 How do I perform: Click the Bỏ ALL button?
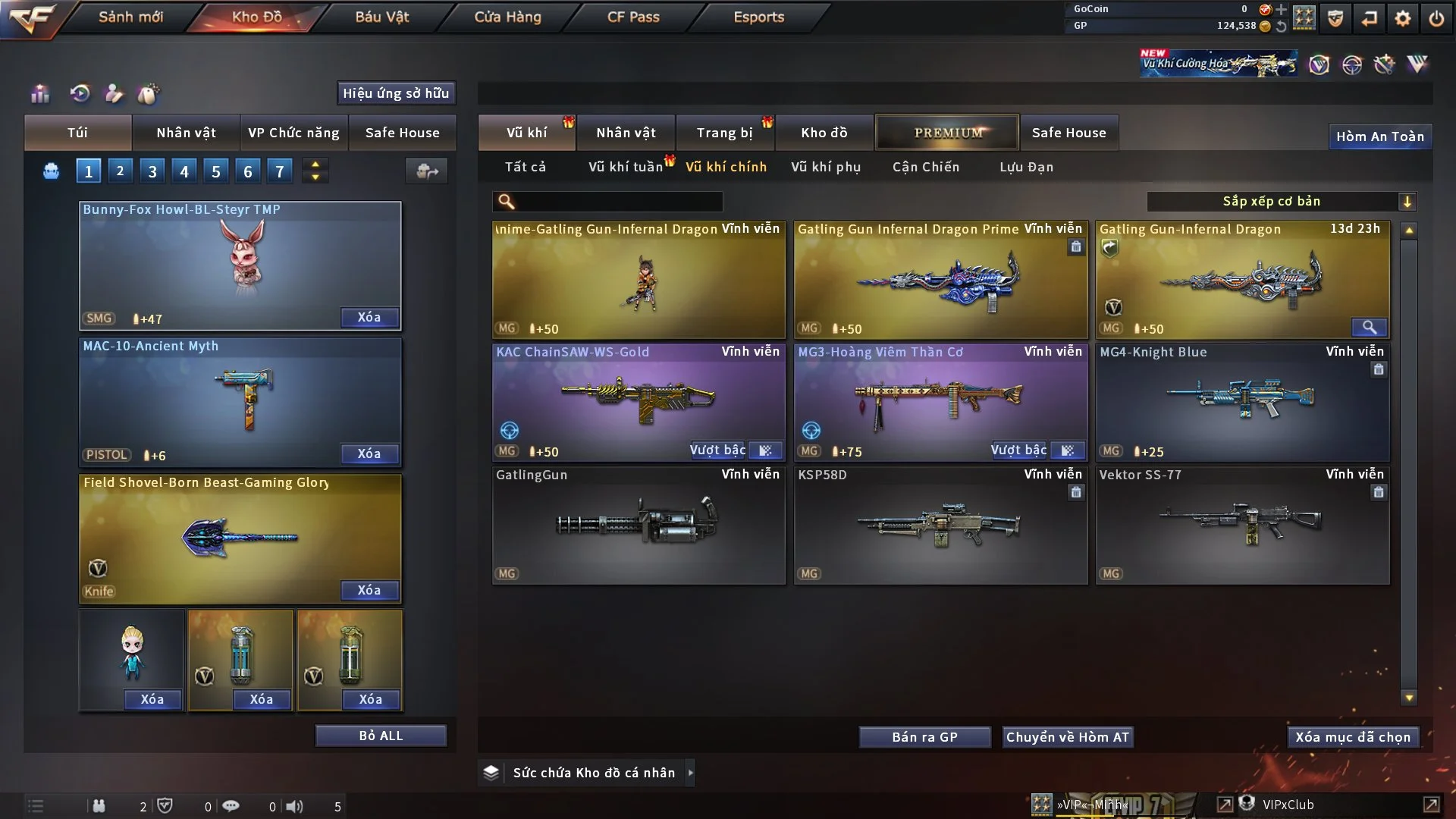(x=381, y=736)
